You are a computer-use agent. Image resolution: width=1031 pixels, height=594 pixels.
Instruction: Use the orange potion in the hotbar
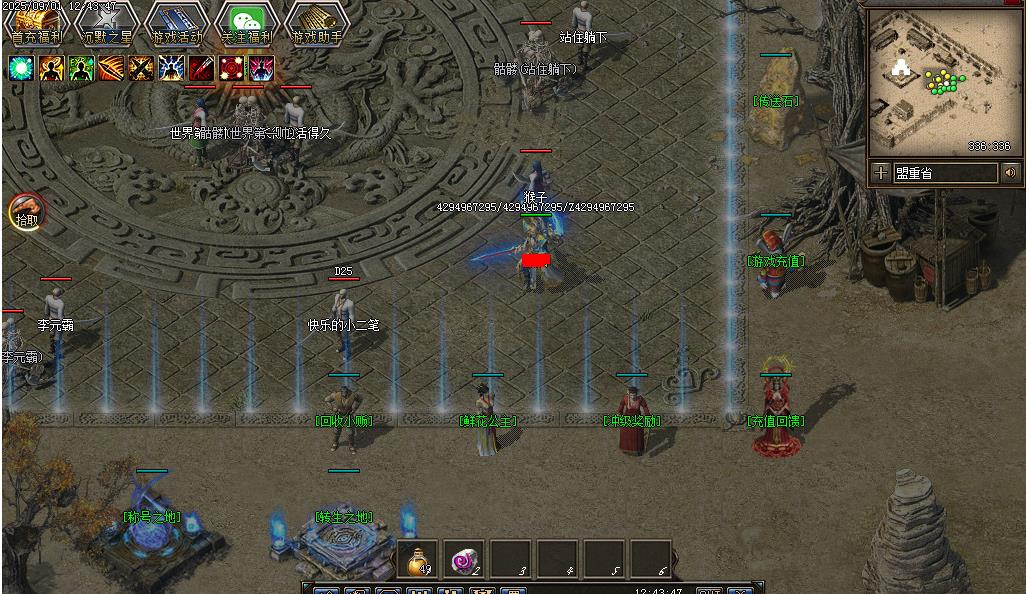tap(417, 559)
